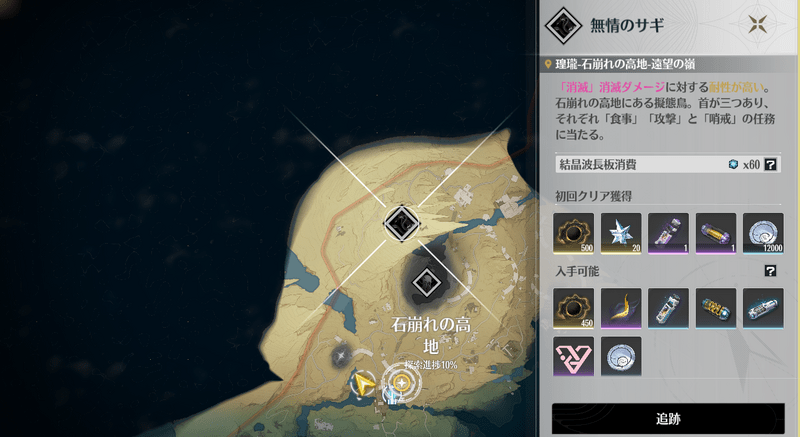The width and height of the screenshot is (800, 437).
Task: Select the diamond marker in the dark crater
Action: point(428,281)
